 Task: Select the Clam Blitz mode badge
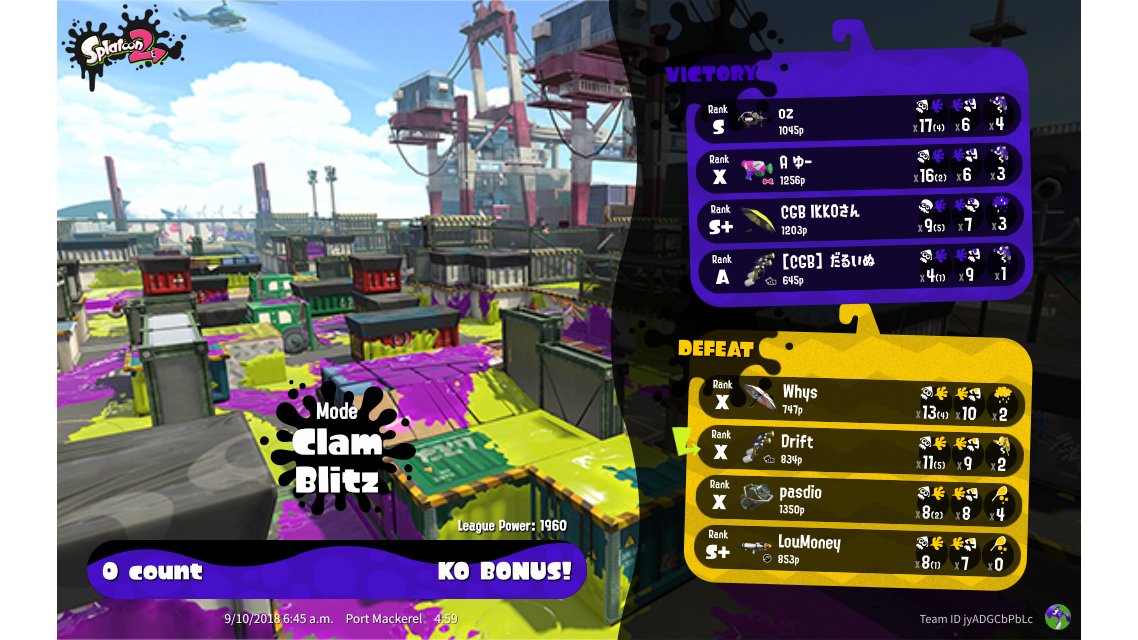coord(337,448)
